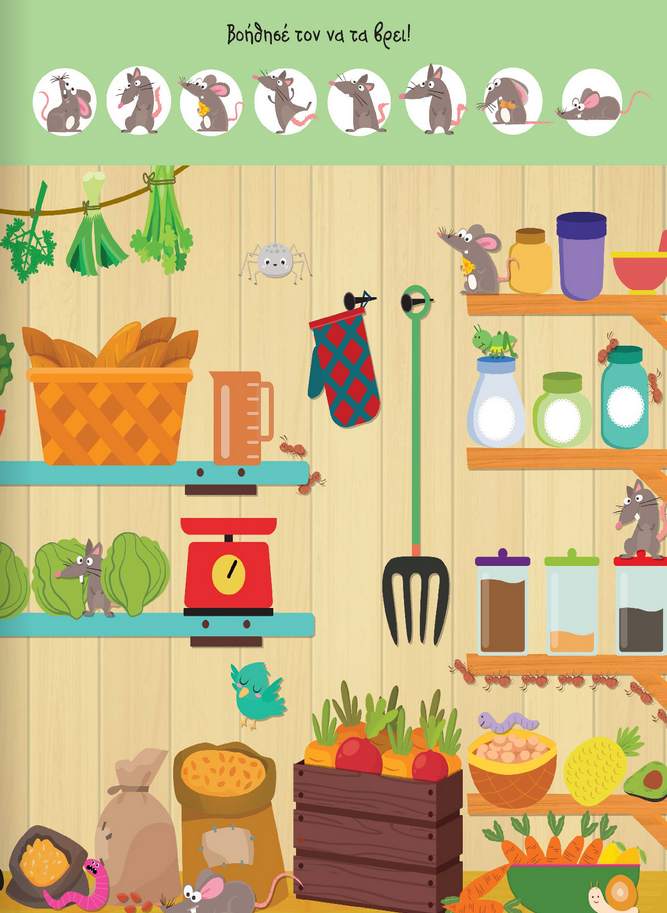Viewport: 667px width, 913px height.
Task: Choose the mouse lying flat on all fours
Action: click(x=591, y=101)
